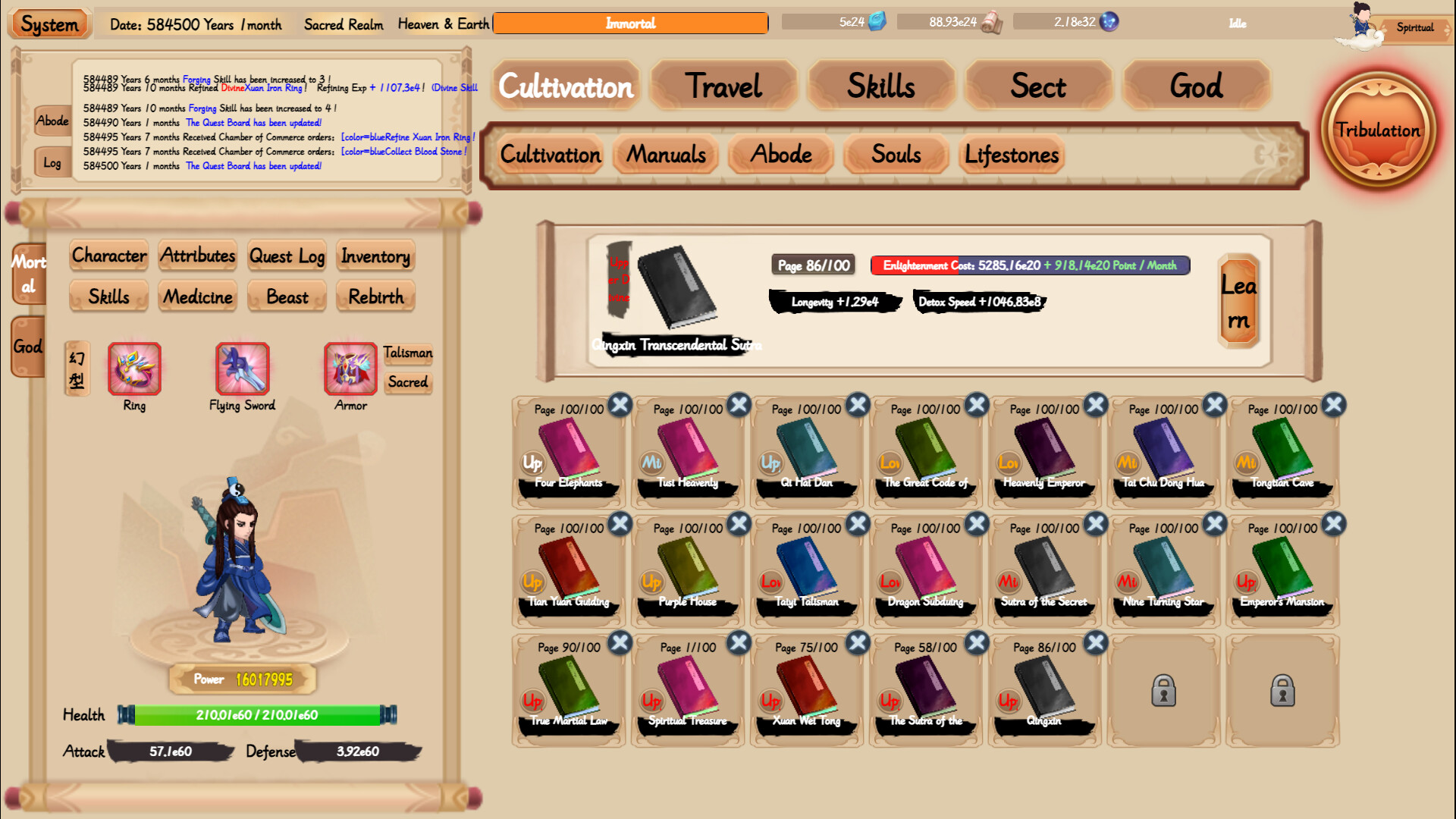Click the blue spirit stone resource icon

click(877, 22)
